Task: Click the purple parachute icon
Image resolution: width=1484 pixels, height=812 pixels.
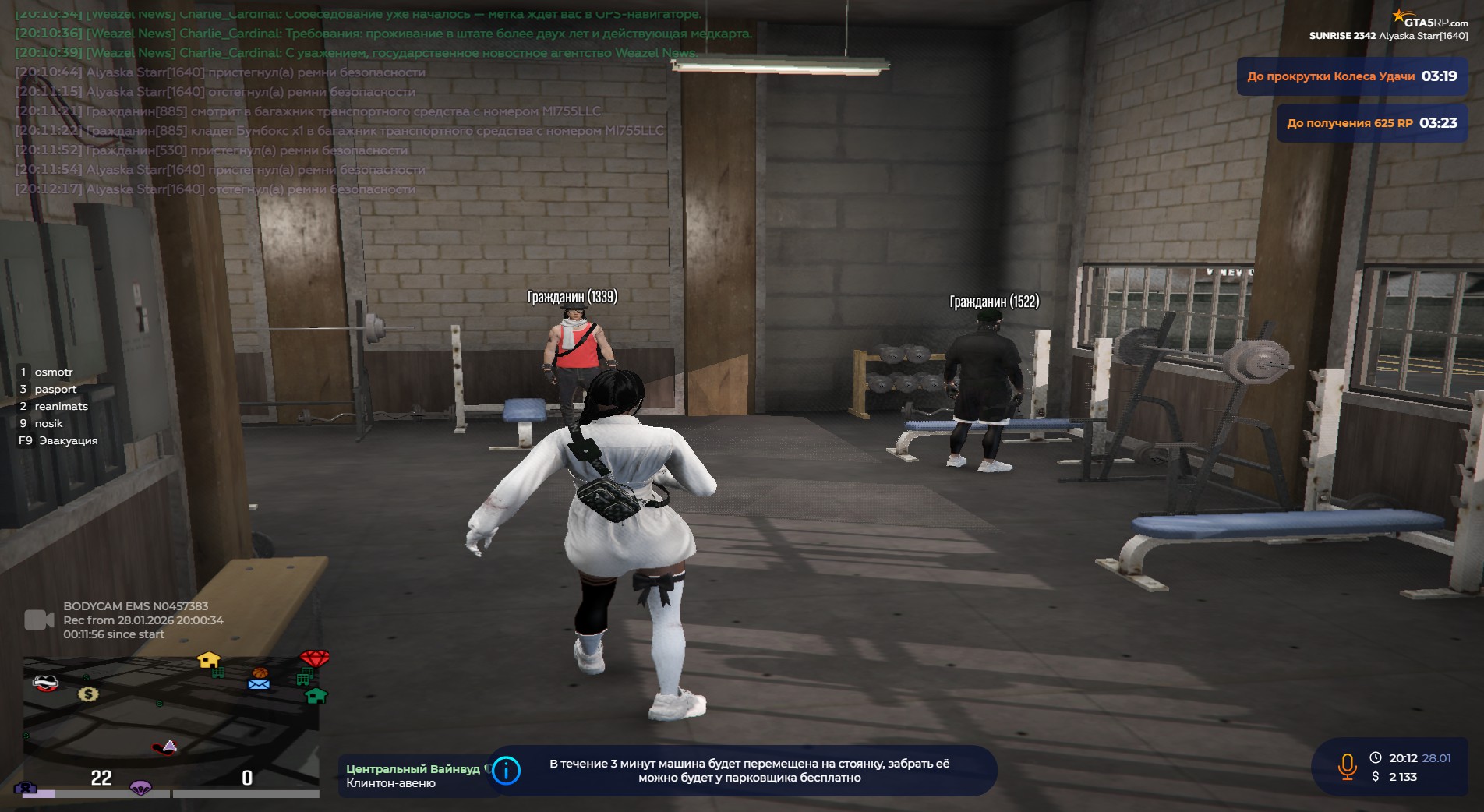Action: [x=140, y=787]
